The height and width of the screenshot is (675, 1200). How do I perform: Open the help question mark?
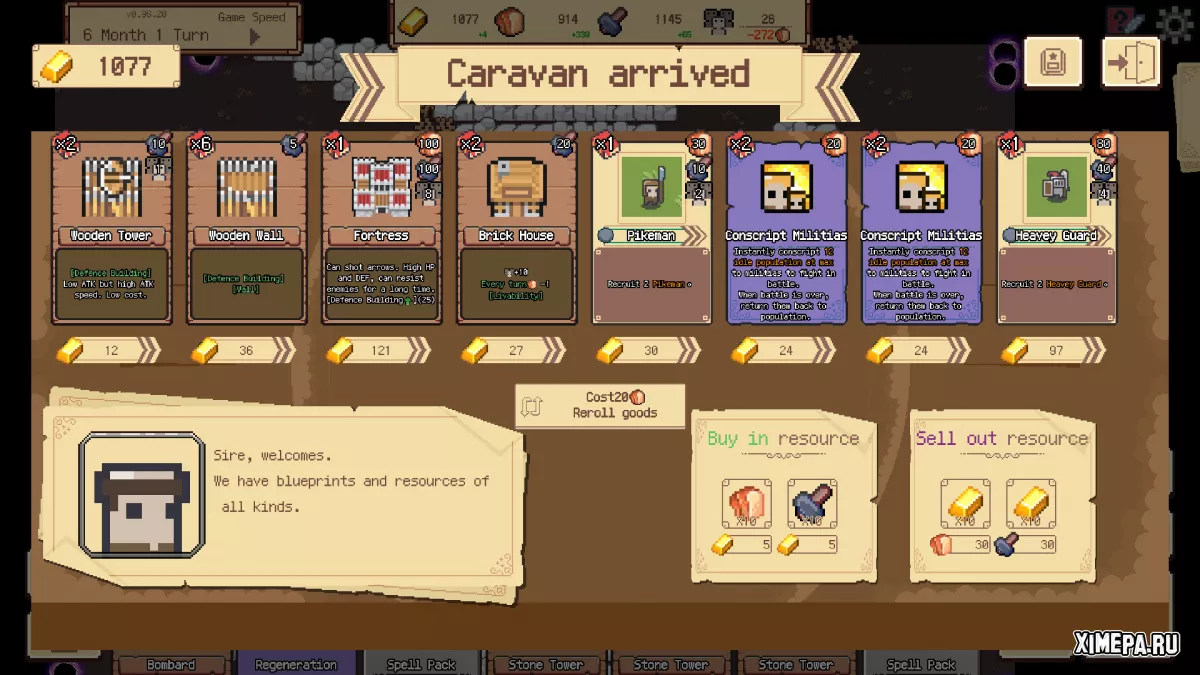pyautogui.click(x=1126, y=22)
